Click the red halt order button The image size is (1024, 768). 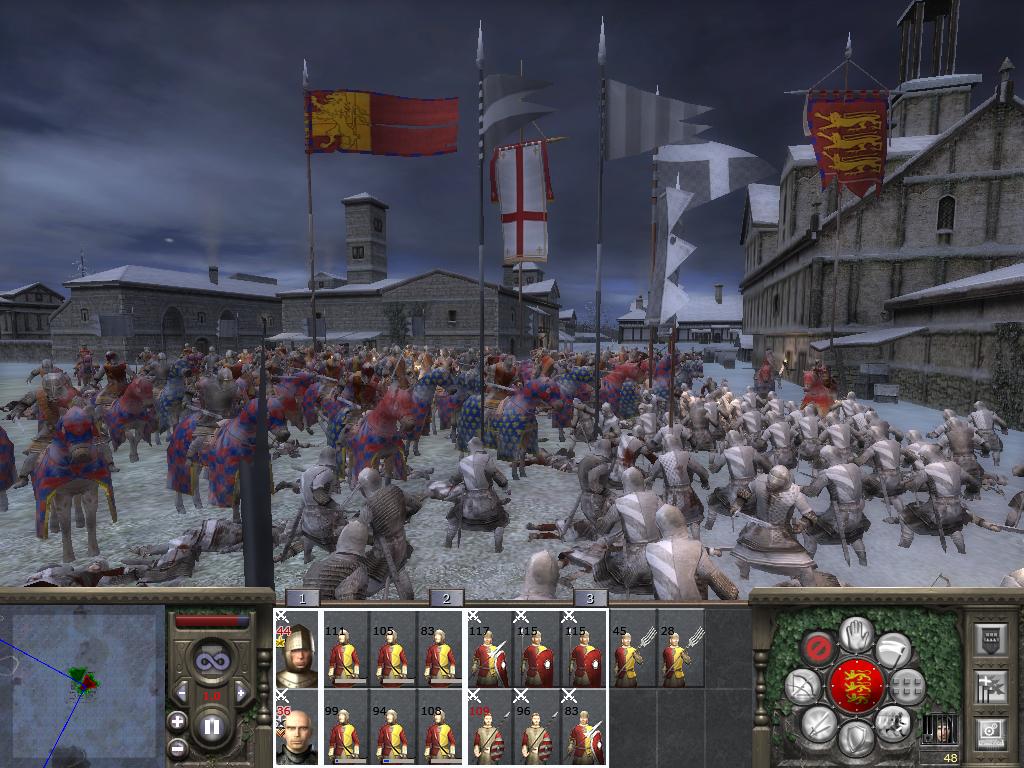click(820, 647)
